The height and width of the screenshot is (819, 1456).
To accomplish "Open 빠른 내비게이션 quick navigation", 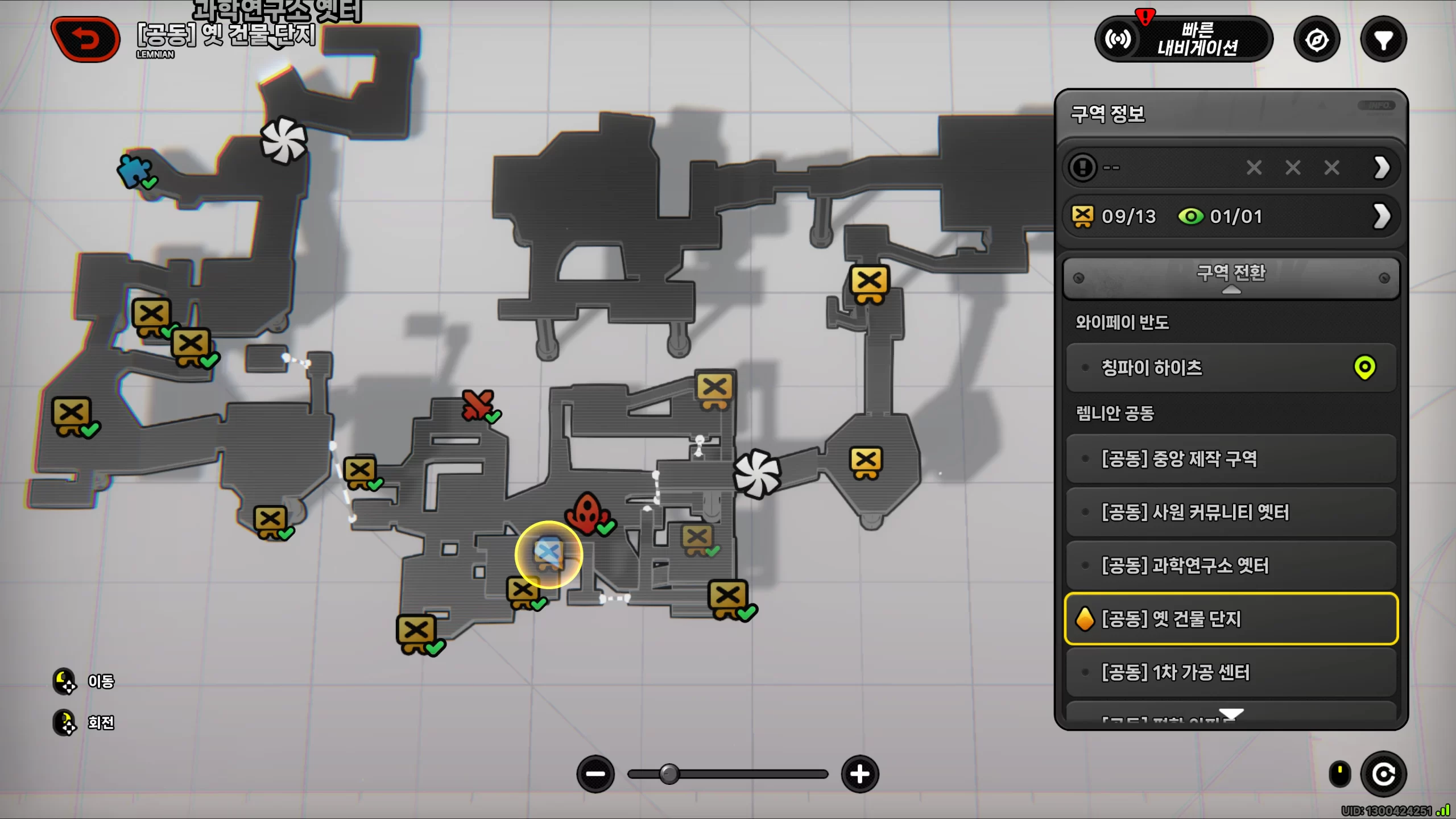I will pyautogui.click(x=1184, y=39).
